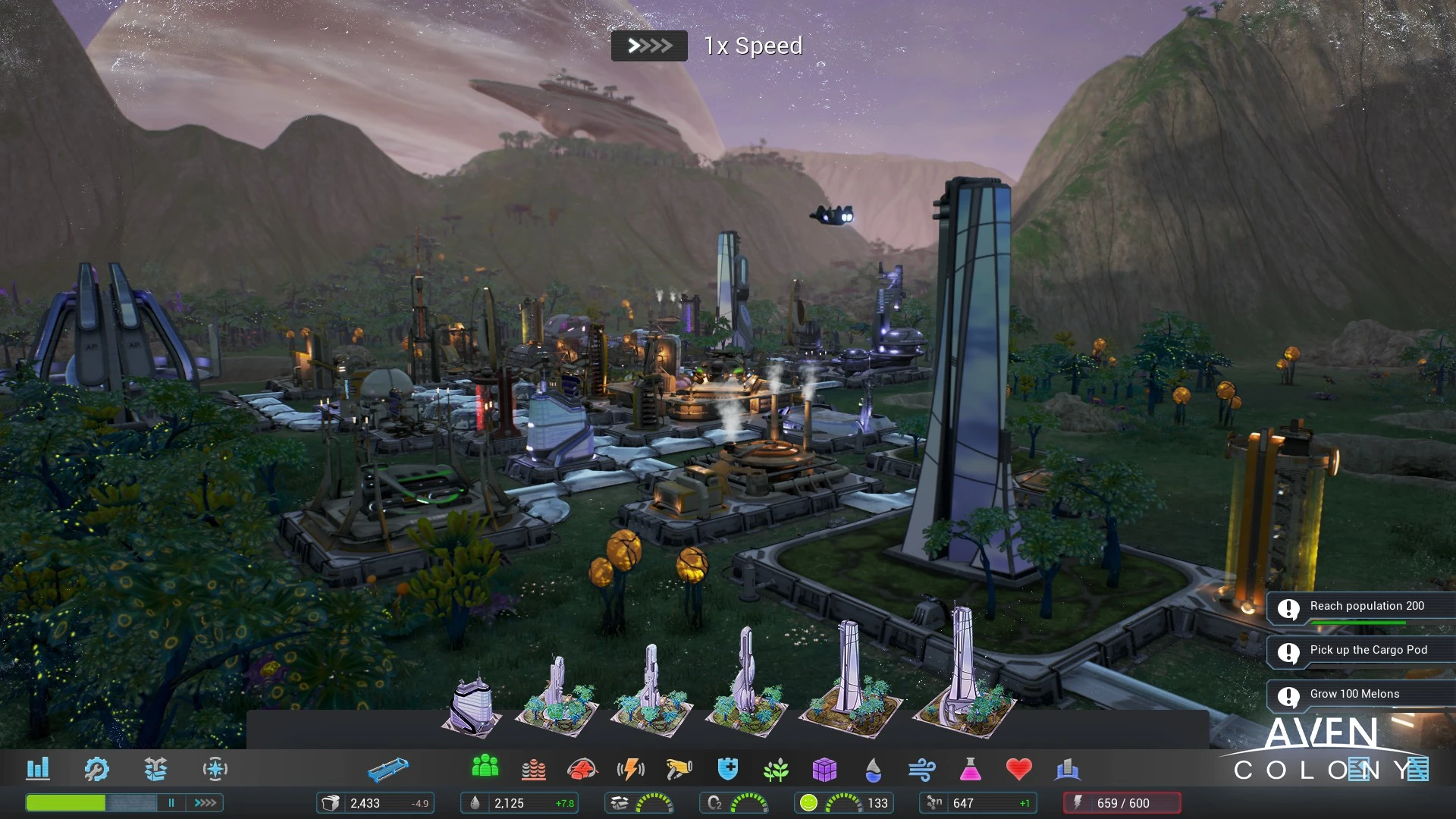
Task: Select the red heart health category
Action: [x=1018, y=769]
